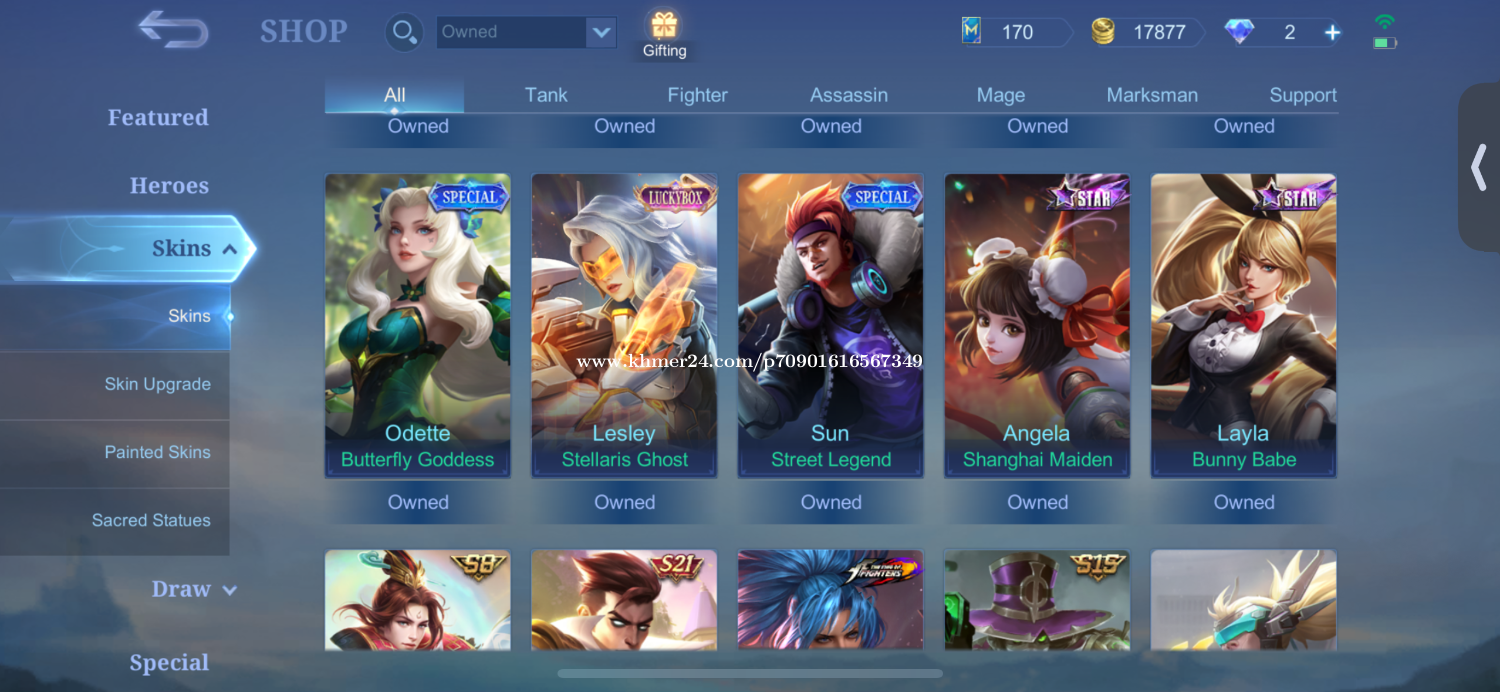Screen dimensions: 1500x692
Task: Switch to the Tank tab
Action: (546, 95)
